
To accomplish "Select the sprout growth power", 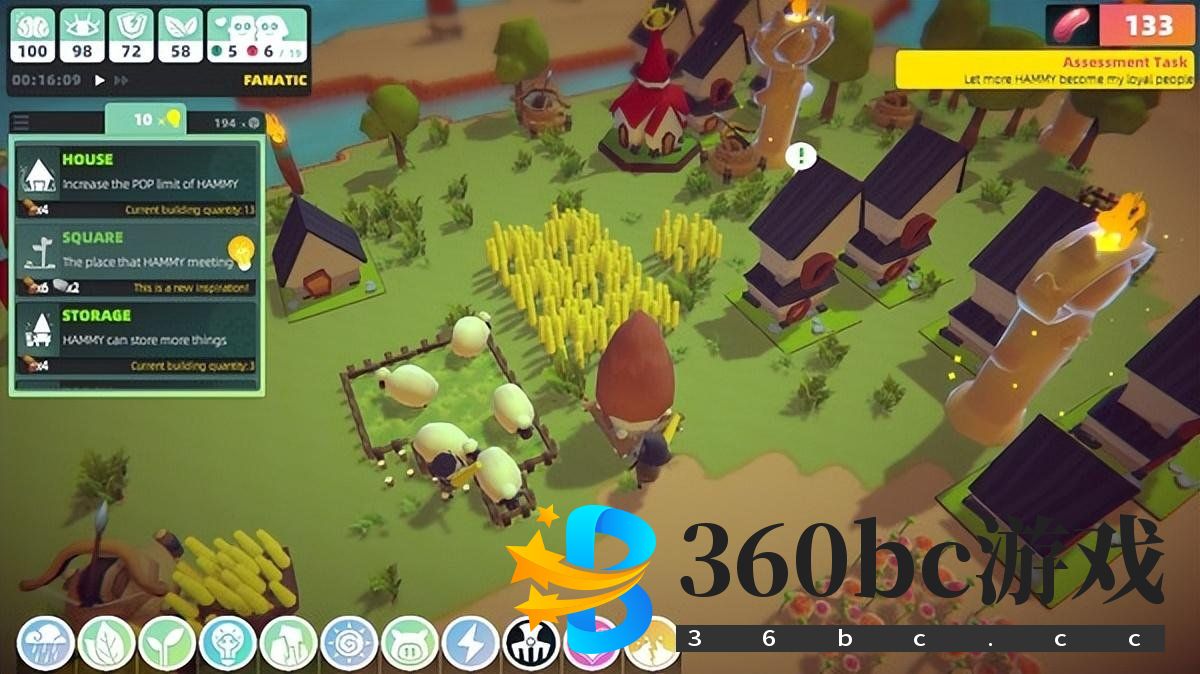I will tap(167, 643).
